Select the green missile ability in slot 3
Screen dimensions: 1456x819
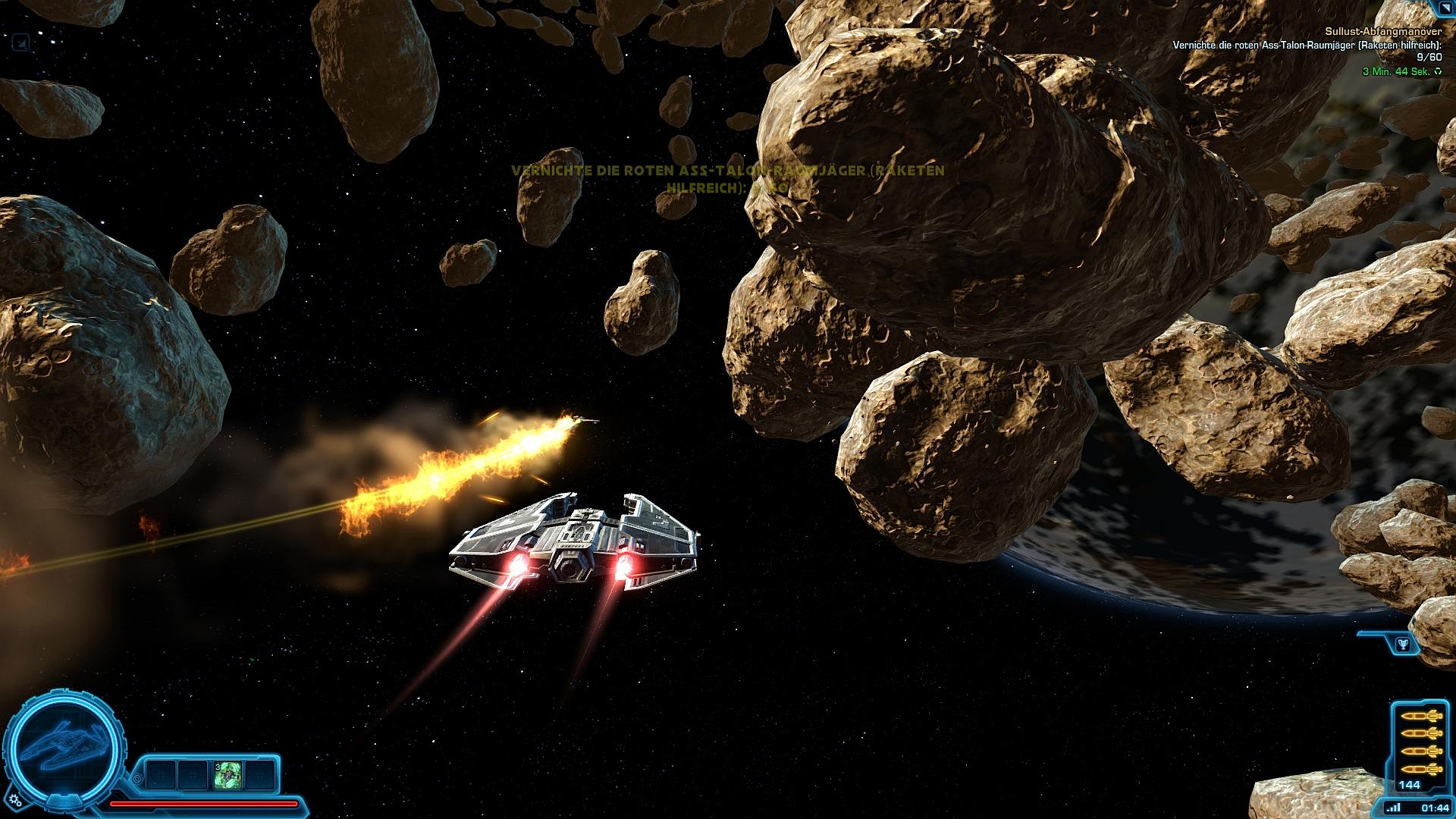click(x=227, y=775)
